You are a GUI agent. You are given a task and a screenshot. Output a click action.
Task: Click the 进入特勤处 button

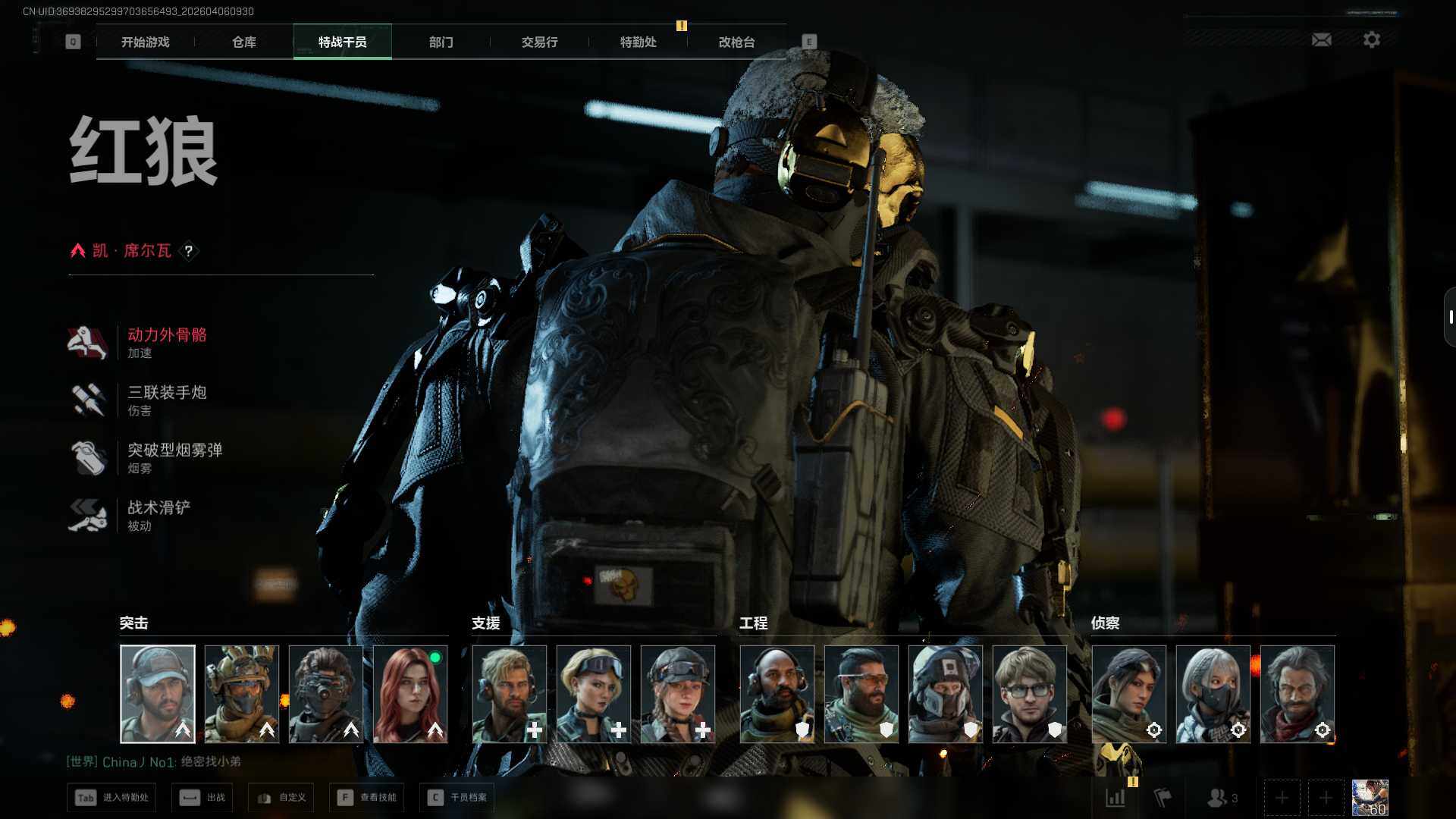click(111, 798)
